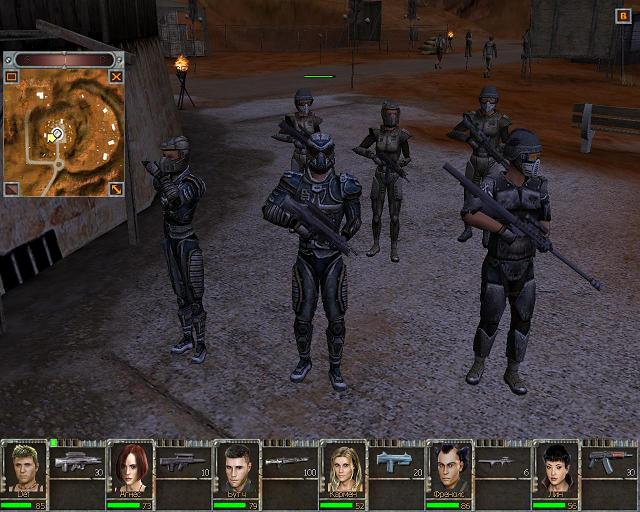The width and height of the screenshot is (640, 512).
Task: Close the minimap with the X button
Action: tap(116, 76)
